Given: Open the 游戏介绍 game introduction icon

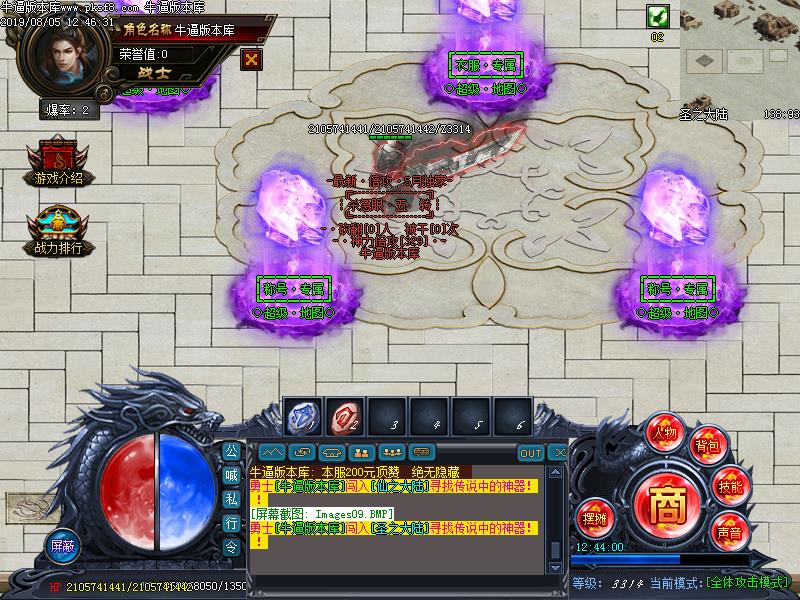Looking at the screenshot, I should coord(58,163).
